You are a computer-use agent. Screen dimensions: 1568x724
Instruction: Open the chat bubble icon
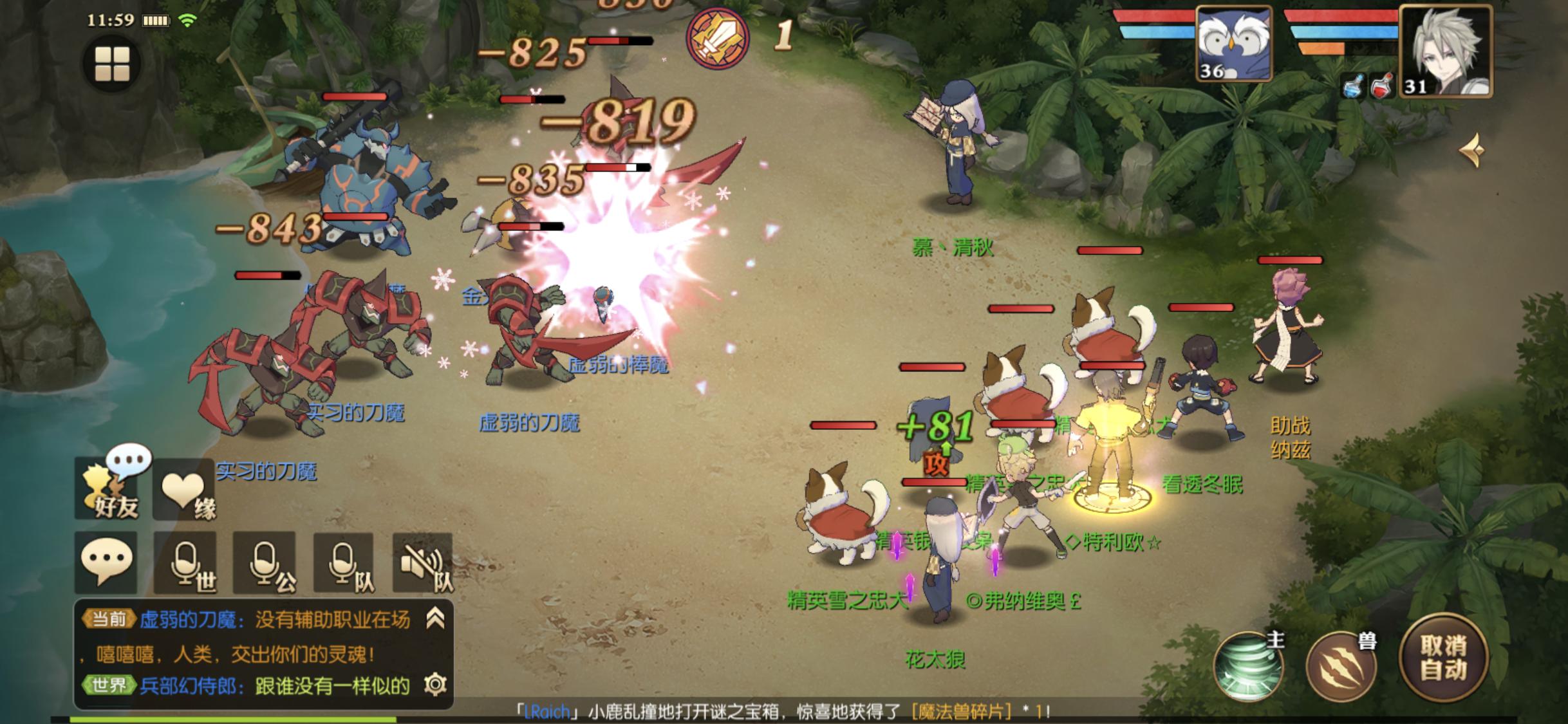[x=106, y=563]
